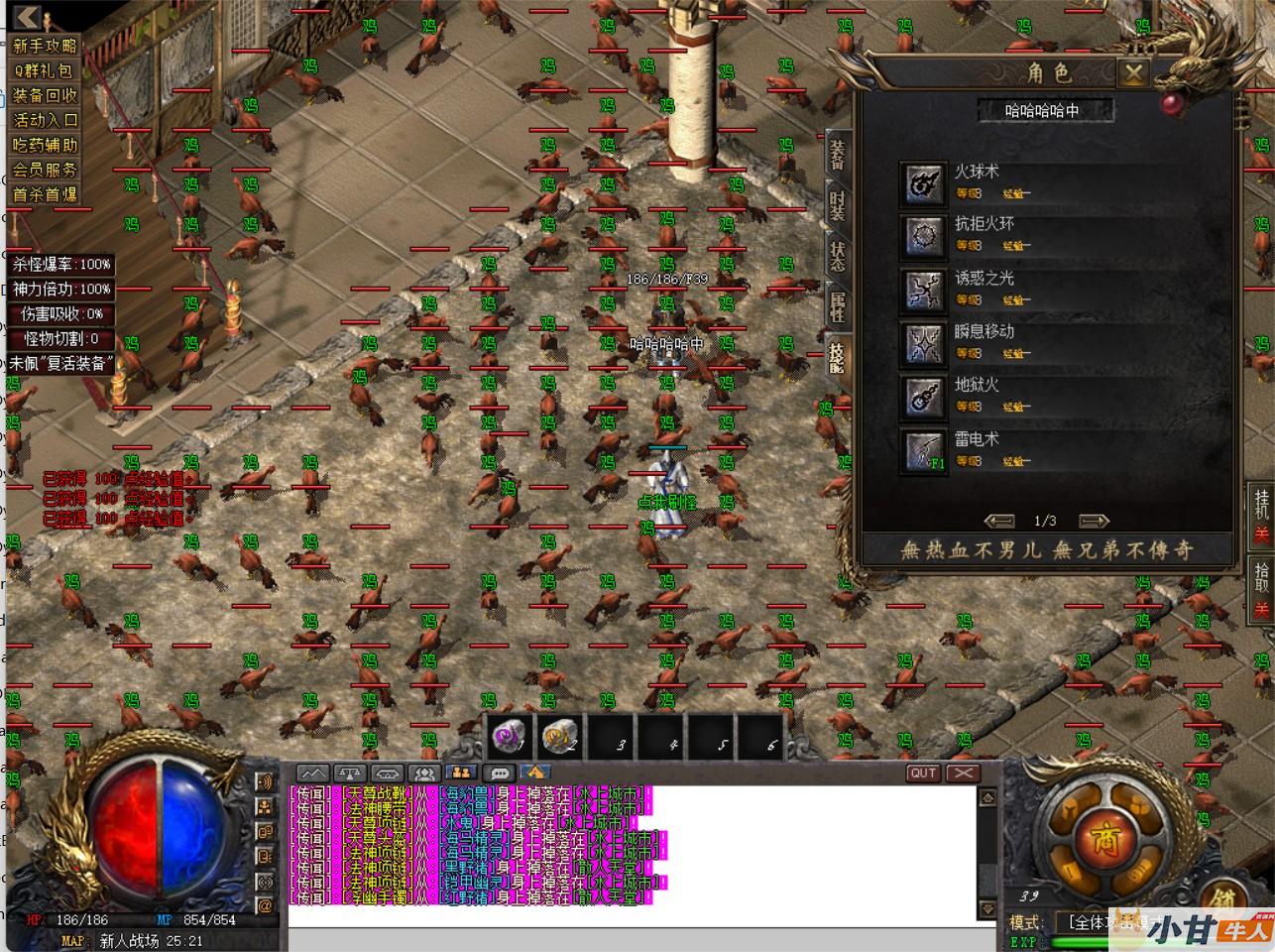1275x952 pixels.
Task: Select the 抗拒火环 skill icon
Action: [x=923, y=236]
